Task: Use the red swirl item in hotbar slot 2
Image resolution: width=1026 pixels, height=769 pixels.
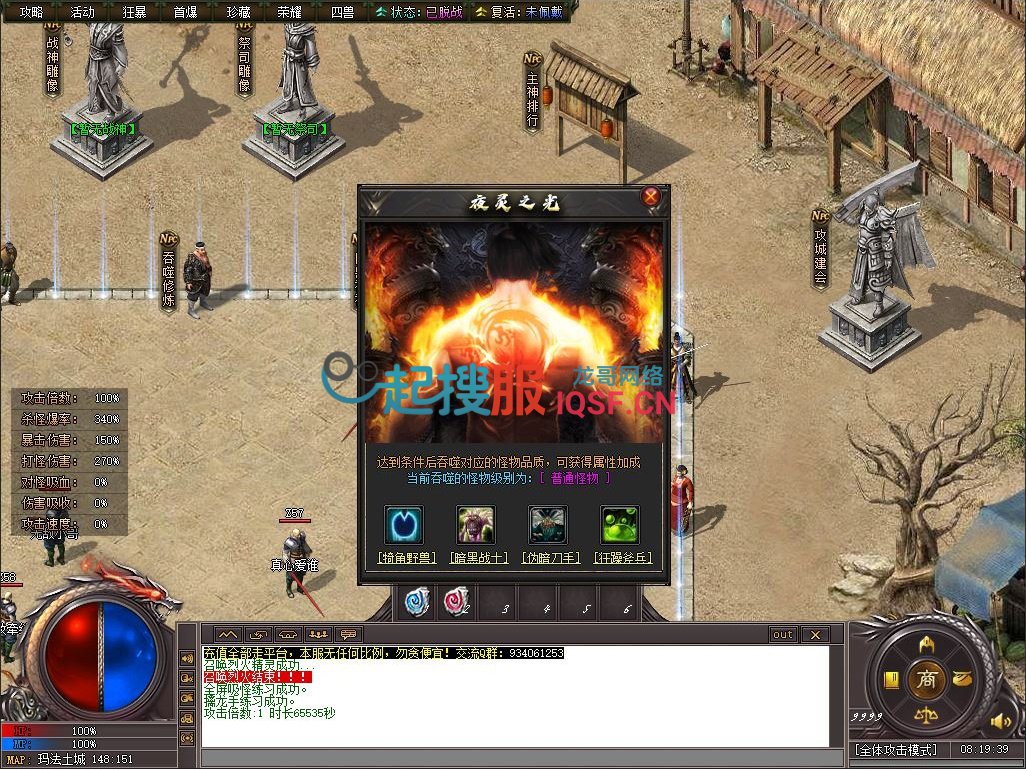Action: pyautogui.click(x=457, y=601)
